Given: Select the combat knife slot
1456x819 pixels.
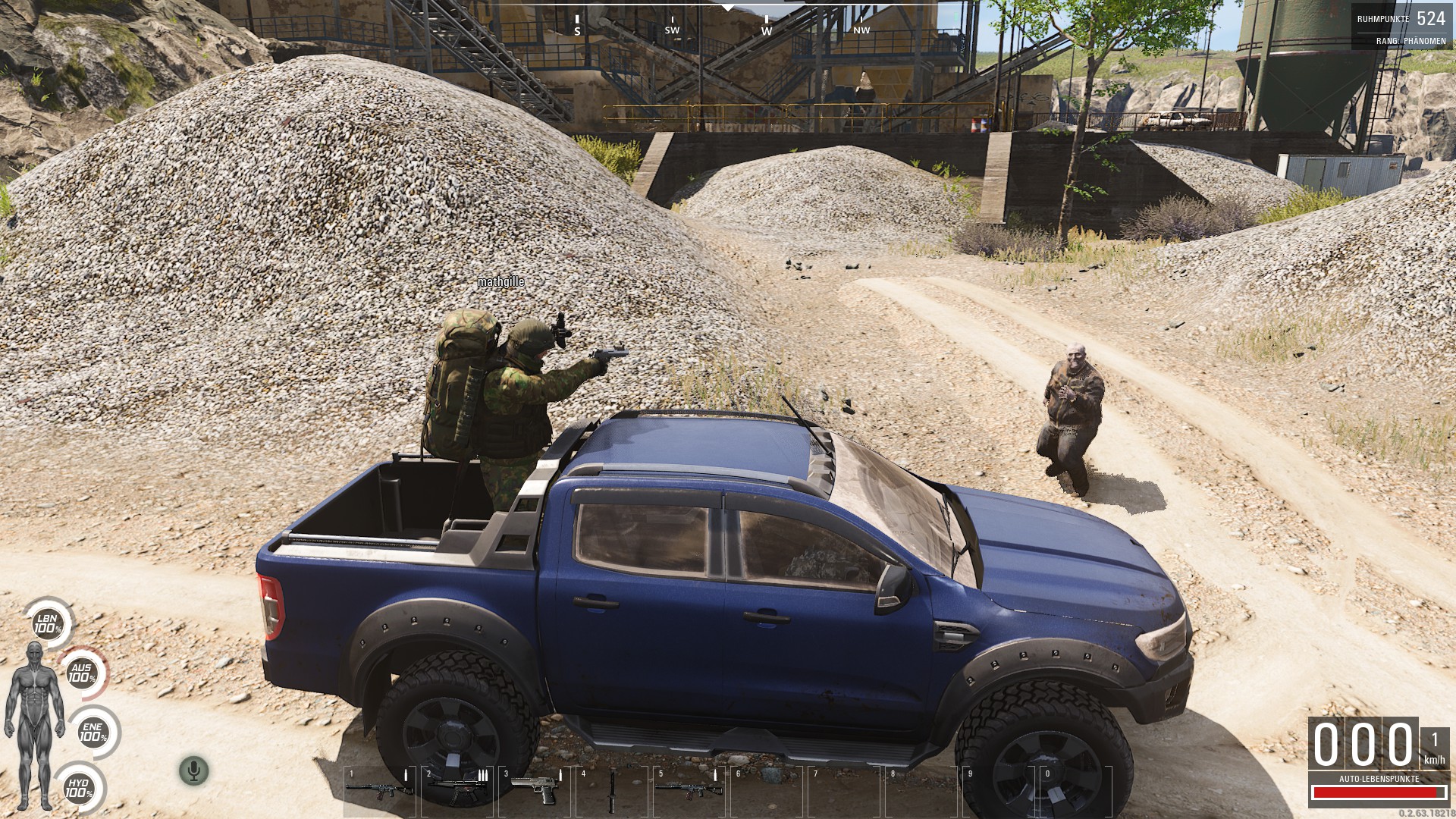Looking at the screenshot, I should tap(611, 789).
